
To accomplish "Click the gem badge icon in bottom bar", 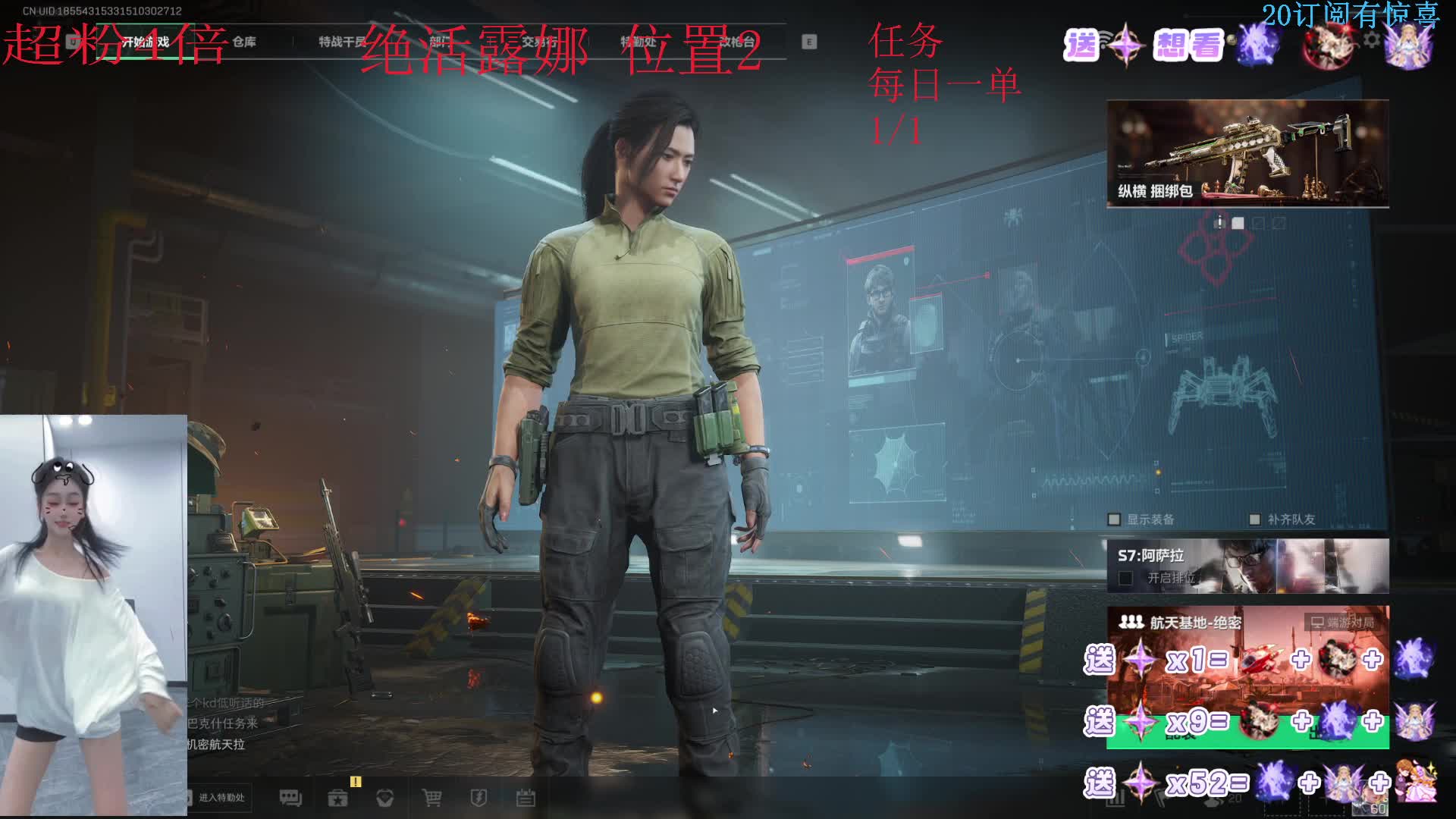I will [x=384, y=798].
